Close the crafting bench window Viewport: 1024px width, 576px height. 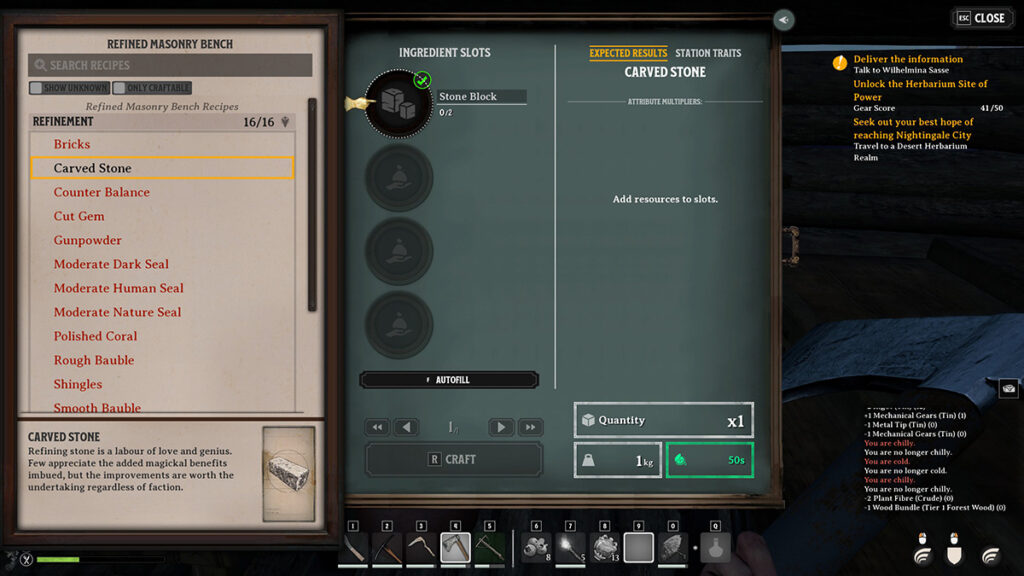981,18
